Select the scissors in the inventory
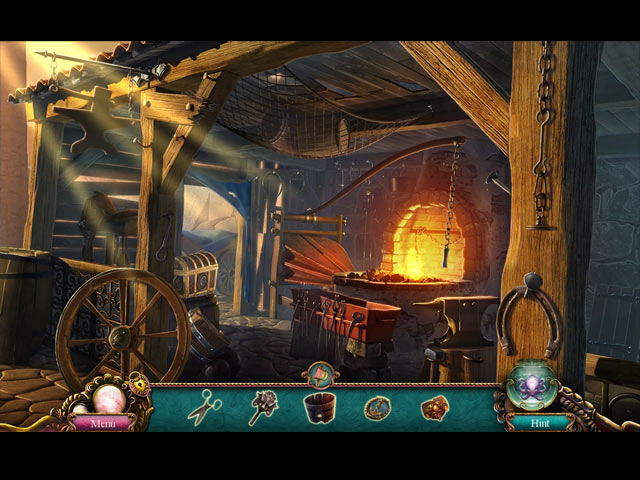This screenshot has height=480, width=640. pos(205,405)
